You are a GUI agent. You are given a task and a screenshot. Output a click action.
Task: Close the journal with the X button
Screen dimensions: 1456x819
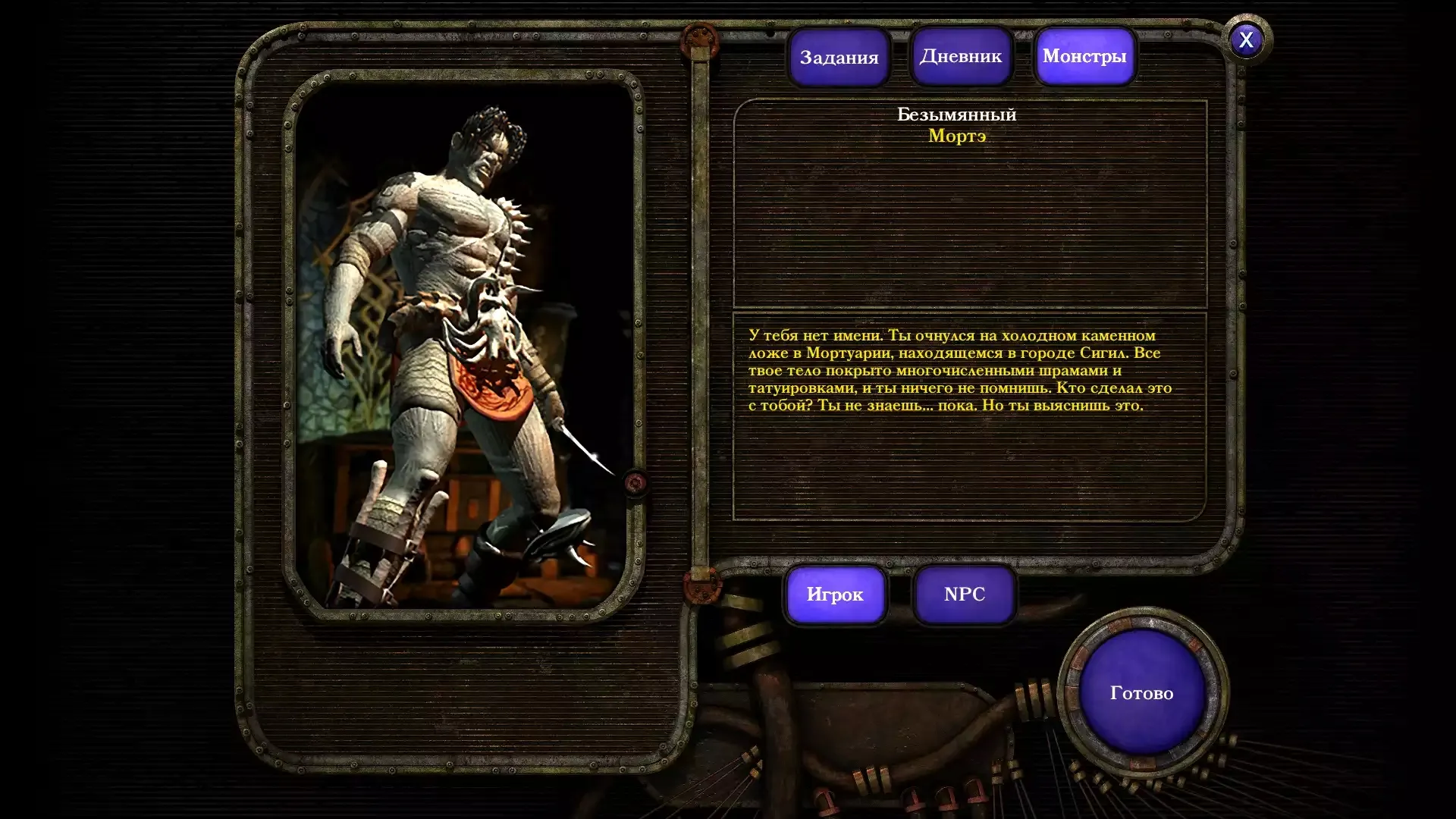coord(1246,40)
